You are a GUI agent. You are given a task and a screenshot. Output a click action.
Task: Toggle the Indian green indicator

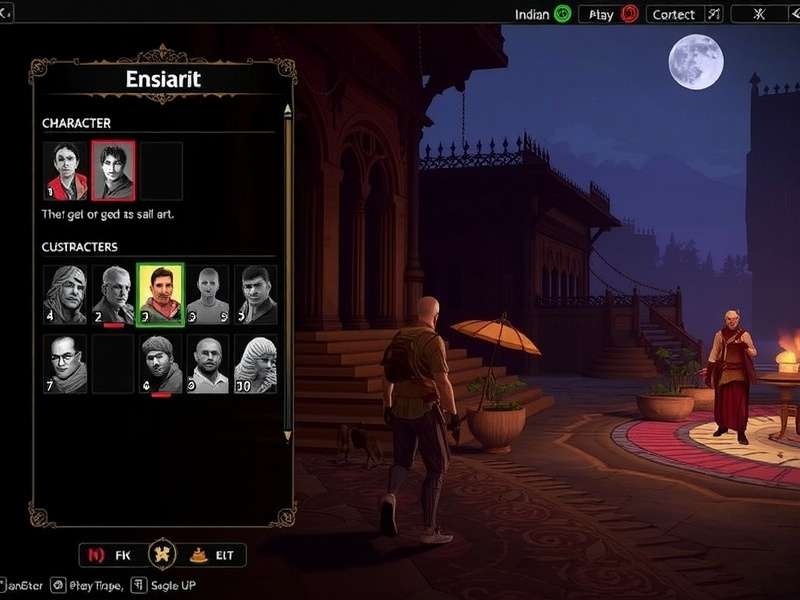pos(562,14)
